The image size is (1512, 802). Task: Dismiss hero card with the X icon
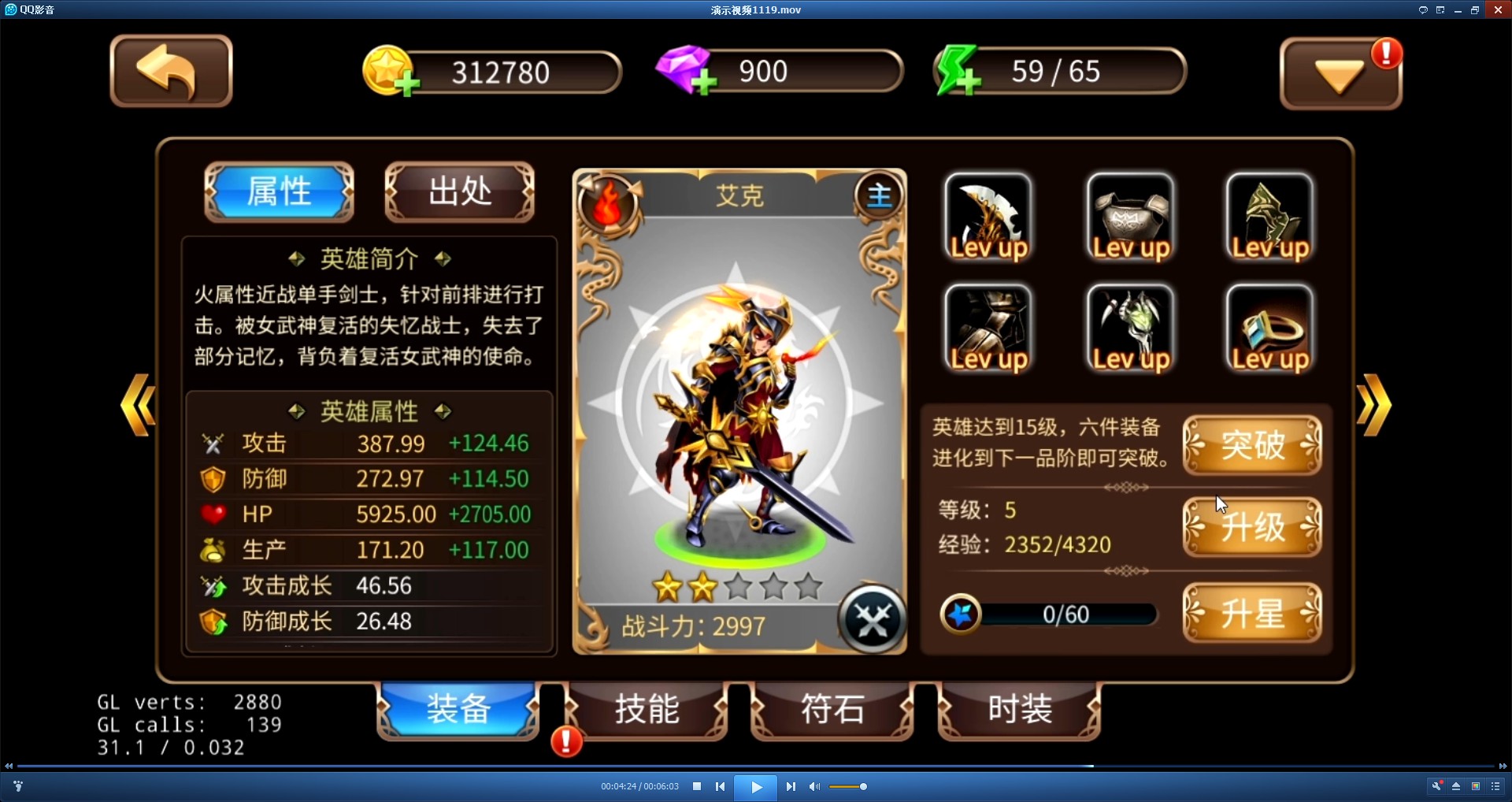pos(872,622)
